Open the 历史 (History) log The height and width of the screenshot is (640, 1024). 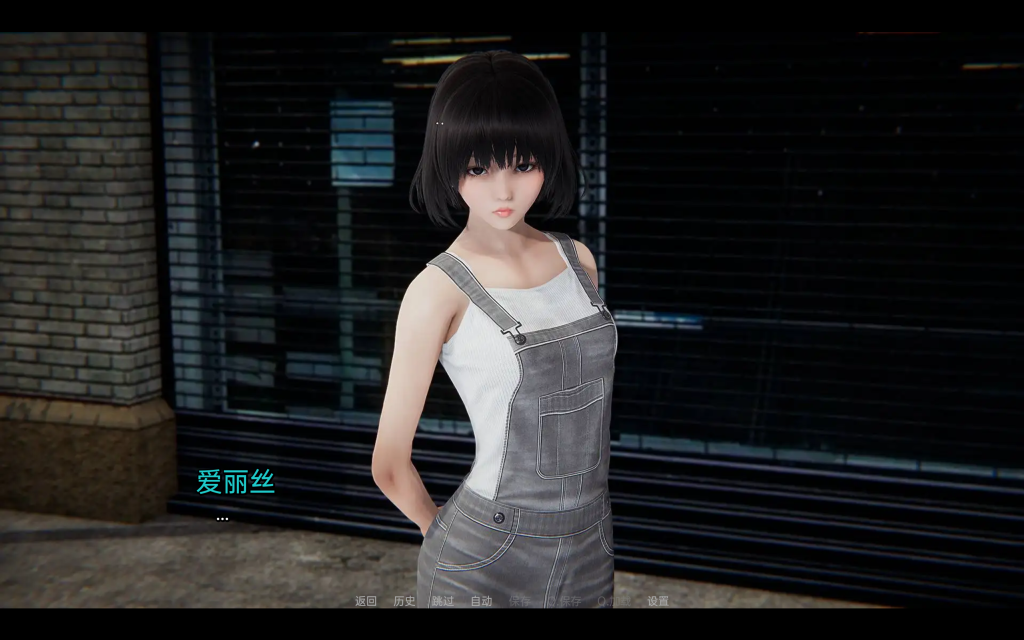pos(404,601)
